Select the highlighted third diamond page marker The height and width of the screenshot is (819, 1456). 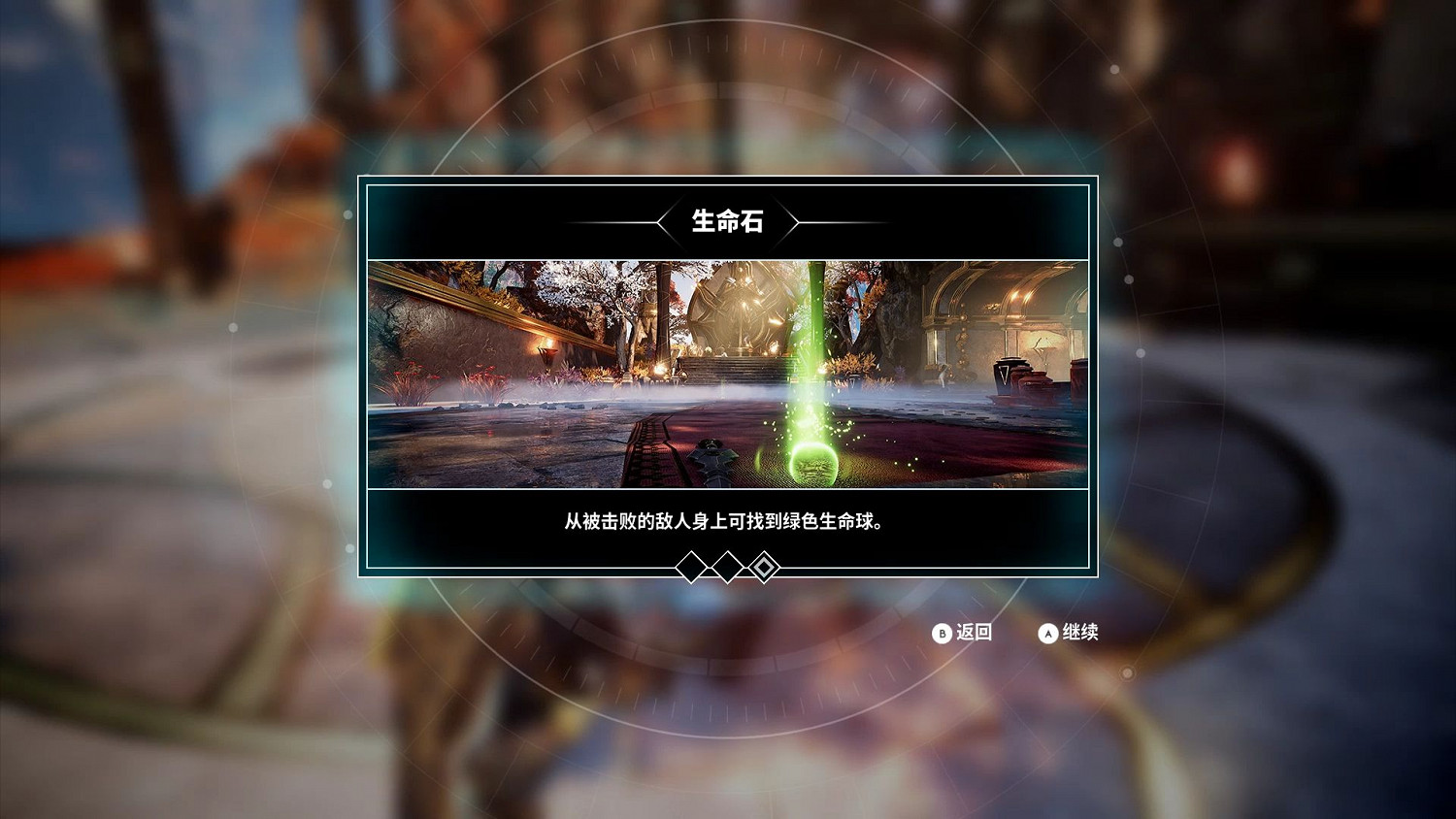[763, 566]
